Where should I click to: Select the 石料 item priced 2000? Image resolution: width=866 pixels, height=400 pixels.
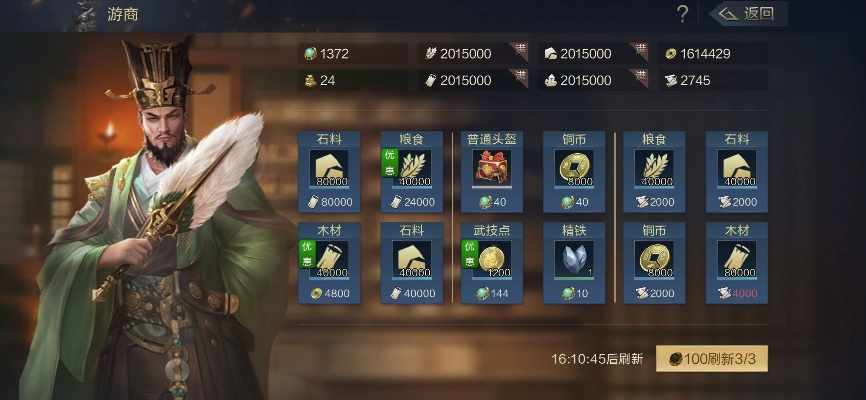click(x=736, y=172)
